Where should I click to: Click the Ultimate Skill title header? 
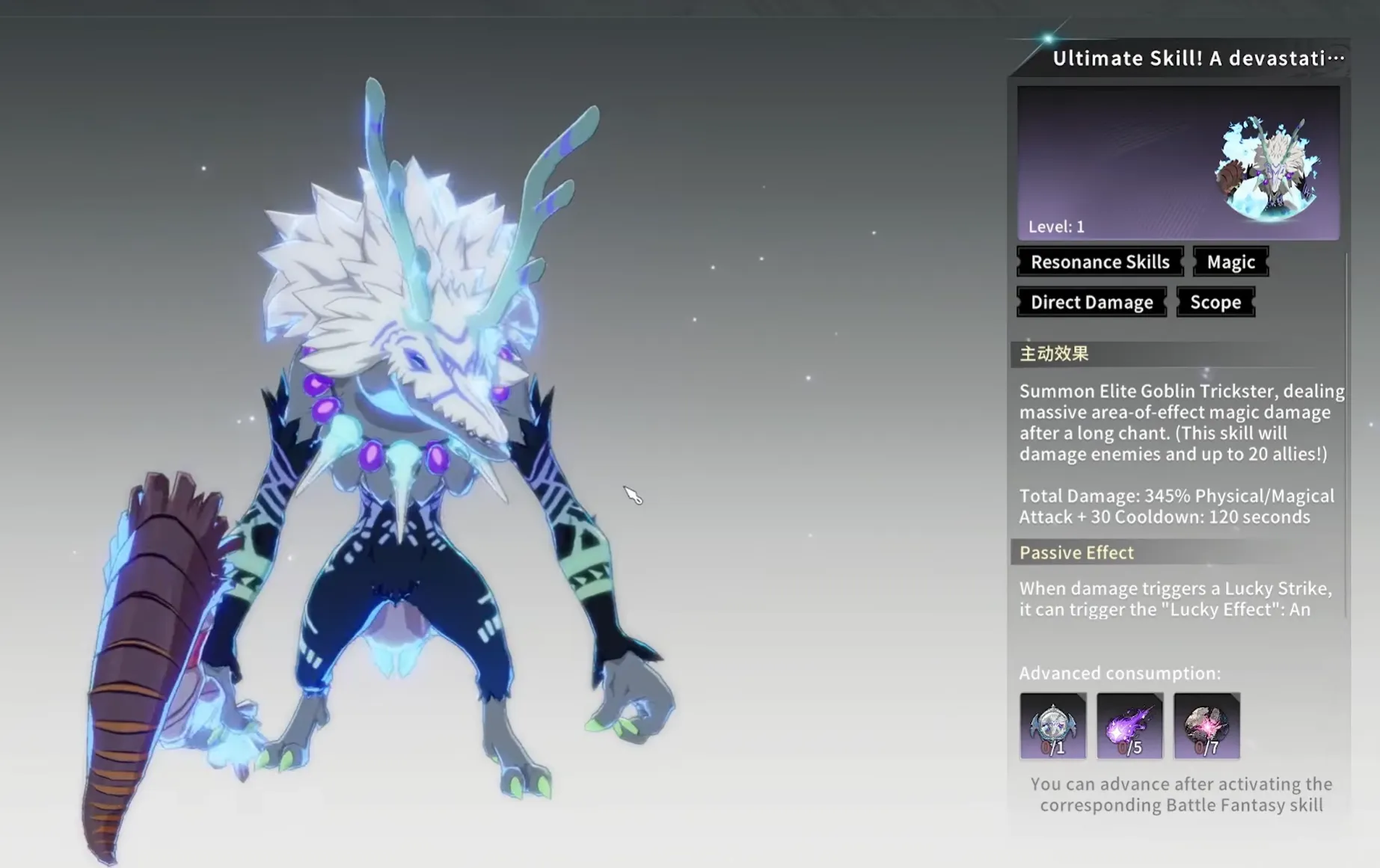[x=1197, y=58]
